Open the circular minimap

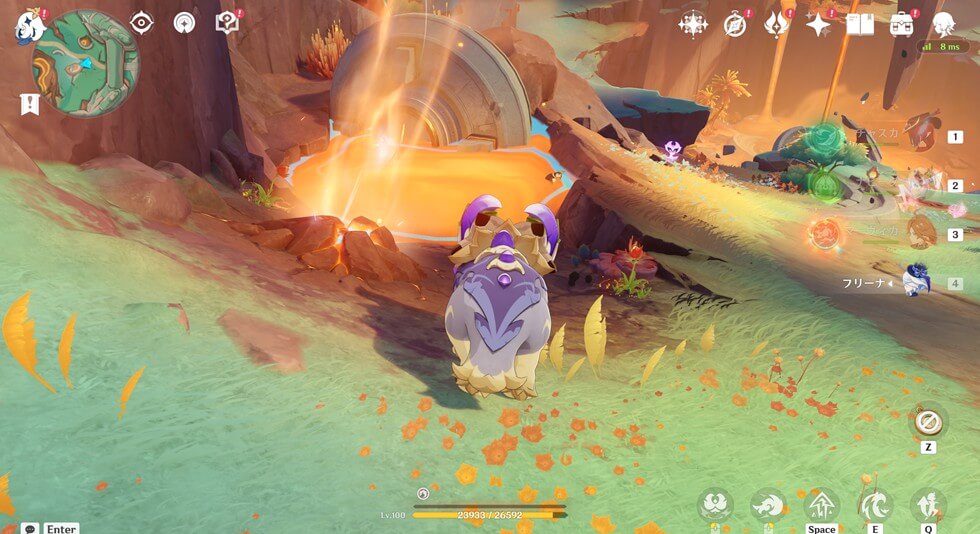(85, 63)
